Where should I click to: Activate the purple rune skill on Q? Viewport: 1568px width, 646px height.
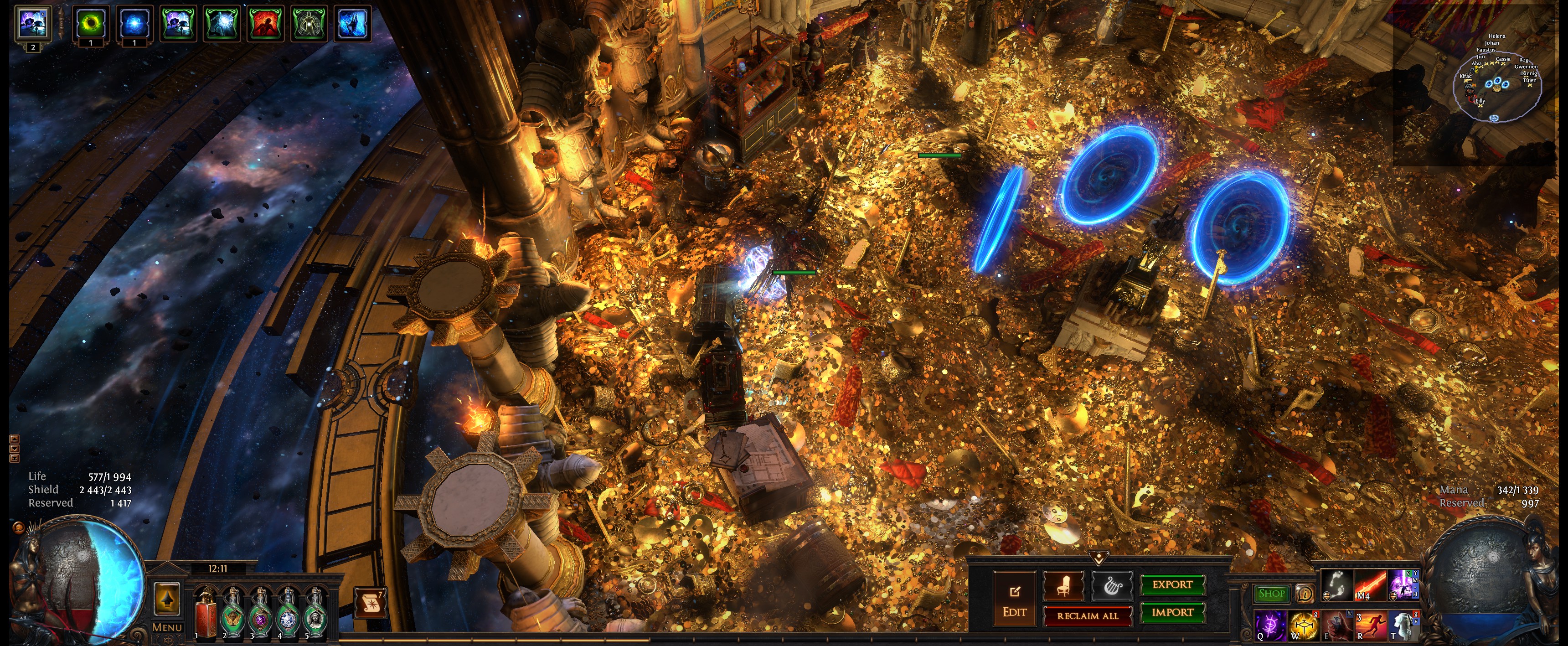pos(1270,625)
